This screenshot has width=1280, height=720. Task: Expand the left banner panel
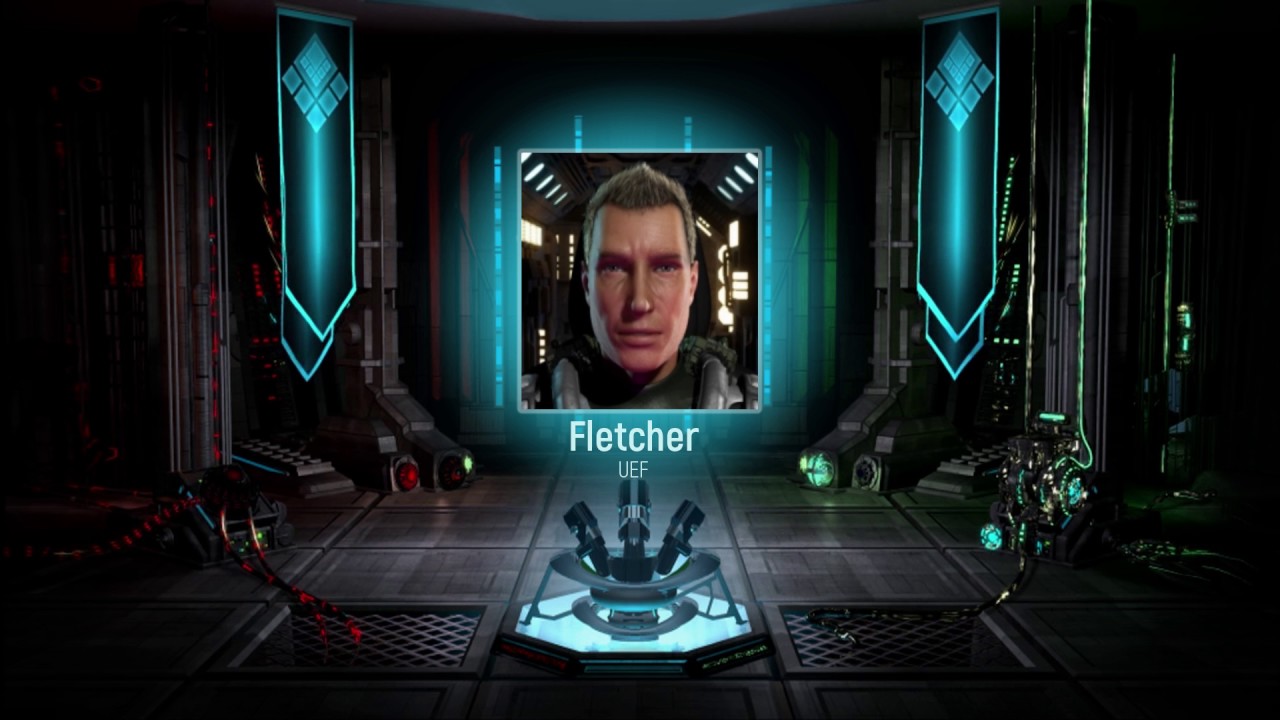315,180
